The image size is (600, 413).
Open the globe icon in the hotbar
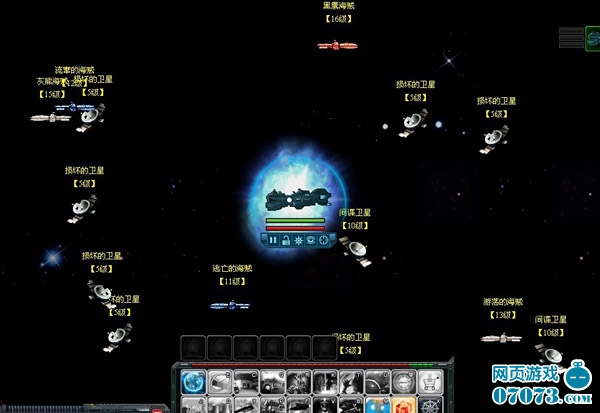click(377, 406)
